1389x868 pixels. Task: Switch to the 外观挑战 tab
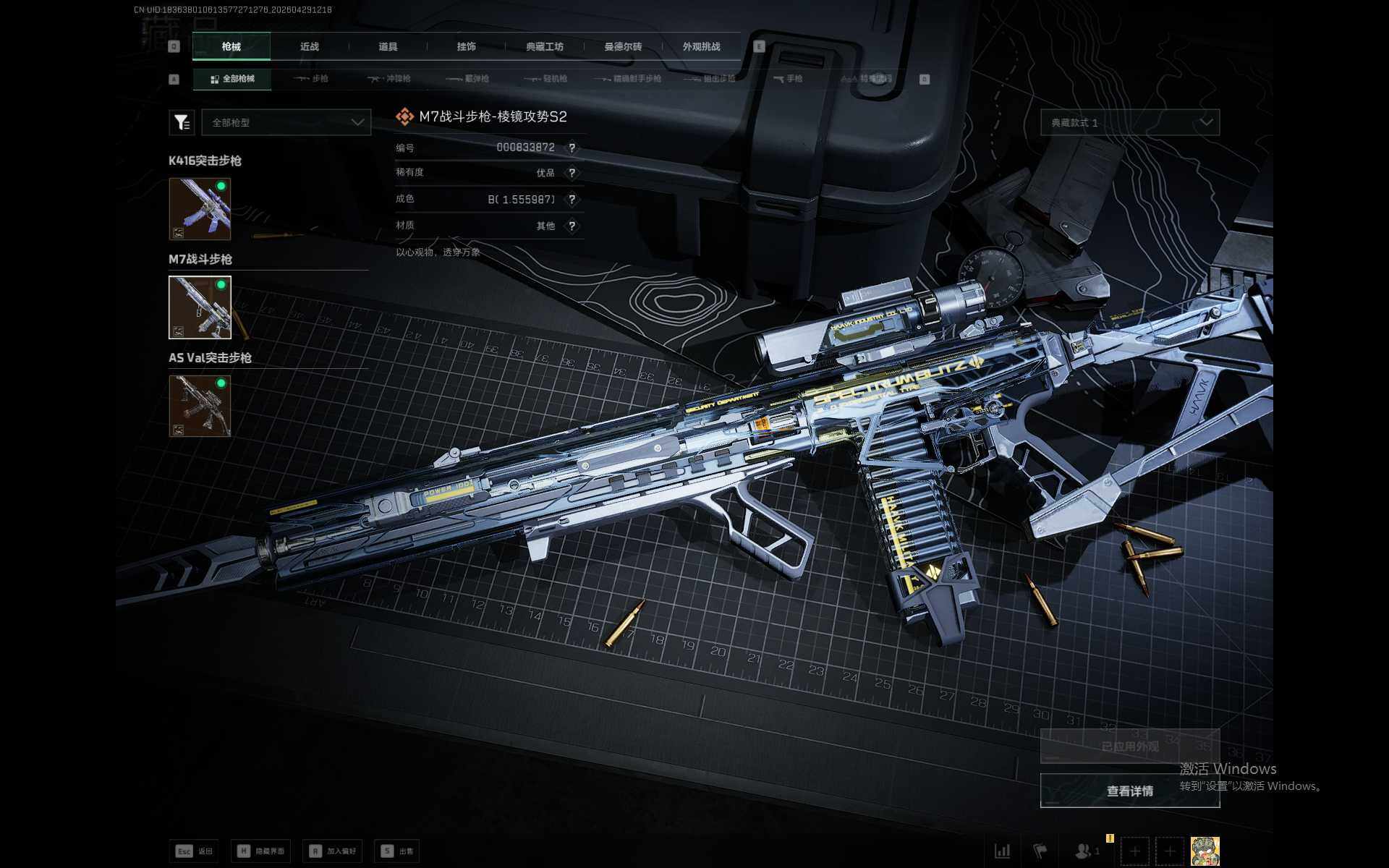(x=701, y=47)
